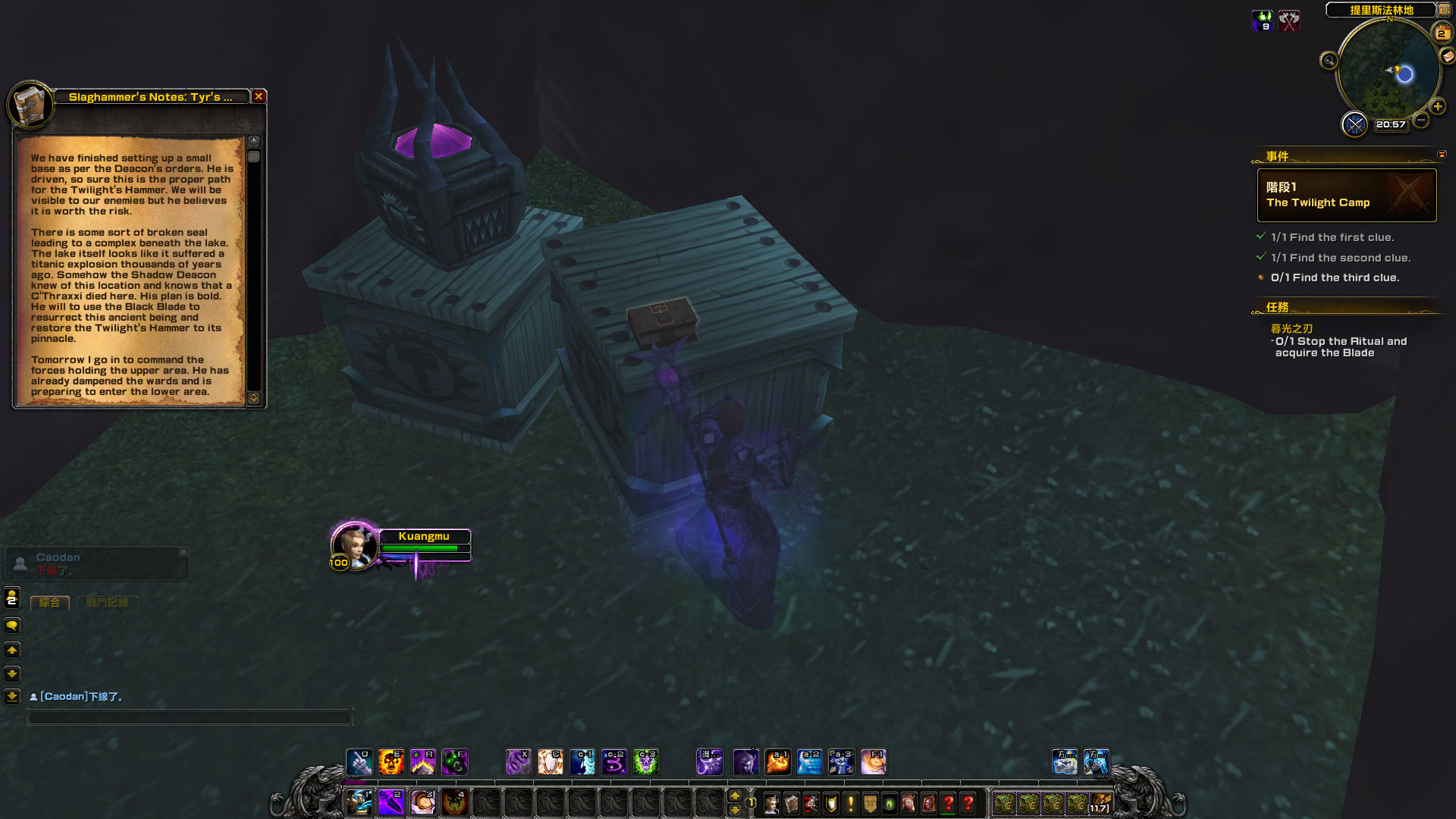Select the 綜合 general chat tab

pyautogui.click(x=49, y=603)
